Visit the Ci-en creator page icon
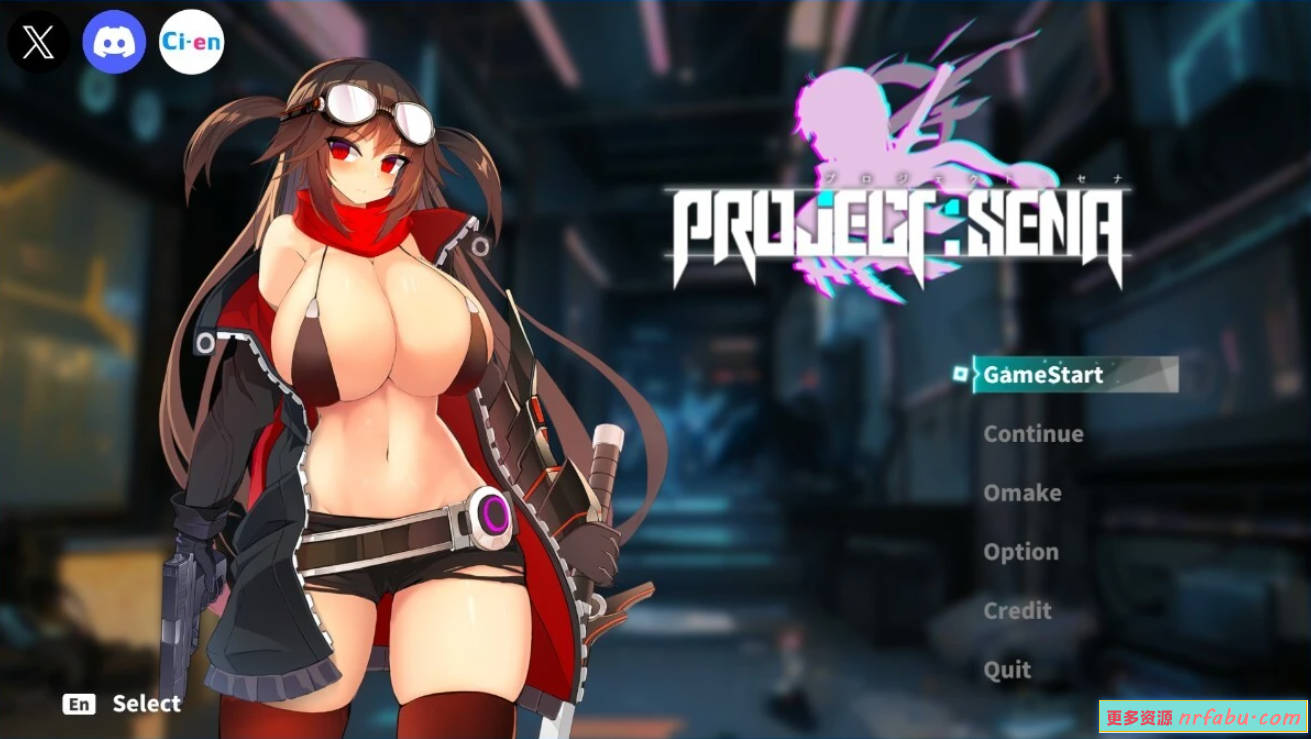1311x739 pixels. point(191,40)
